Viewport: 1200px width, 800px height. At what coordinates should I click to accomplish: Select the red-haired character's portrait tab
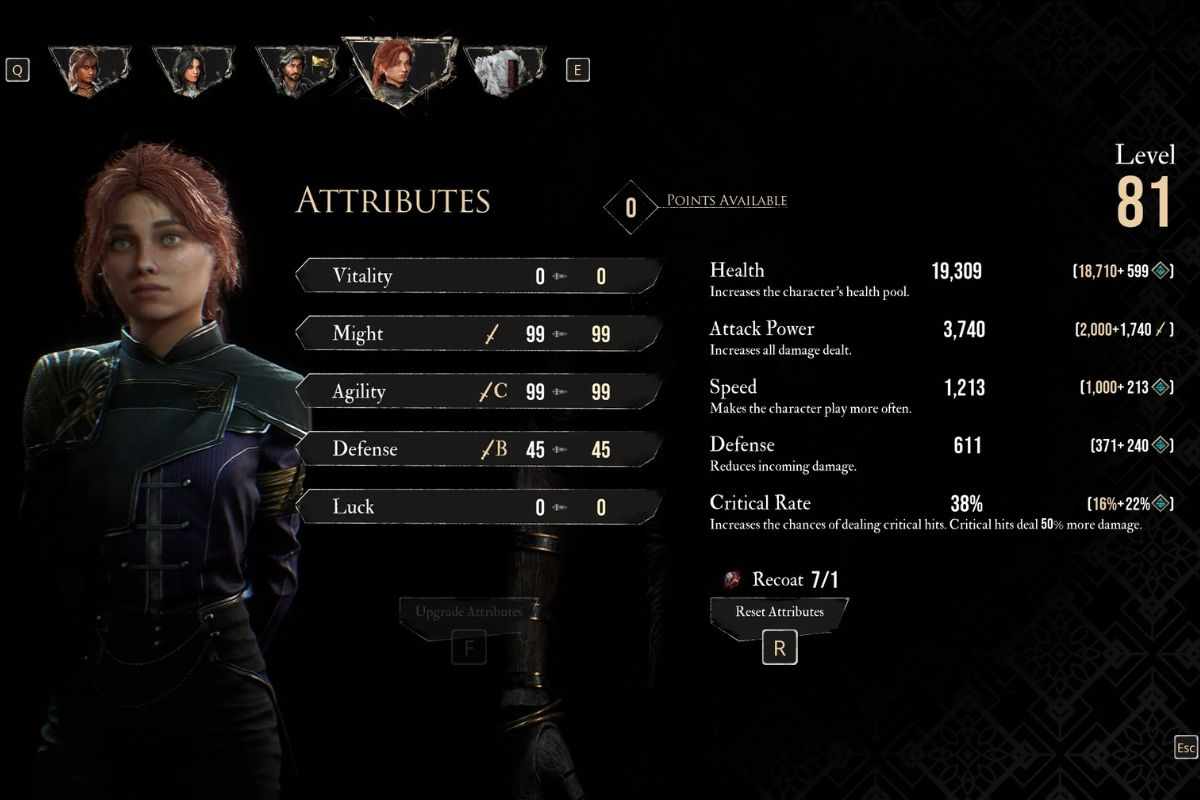click(398, 69)
